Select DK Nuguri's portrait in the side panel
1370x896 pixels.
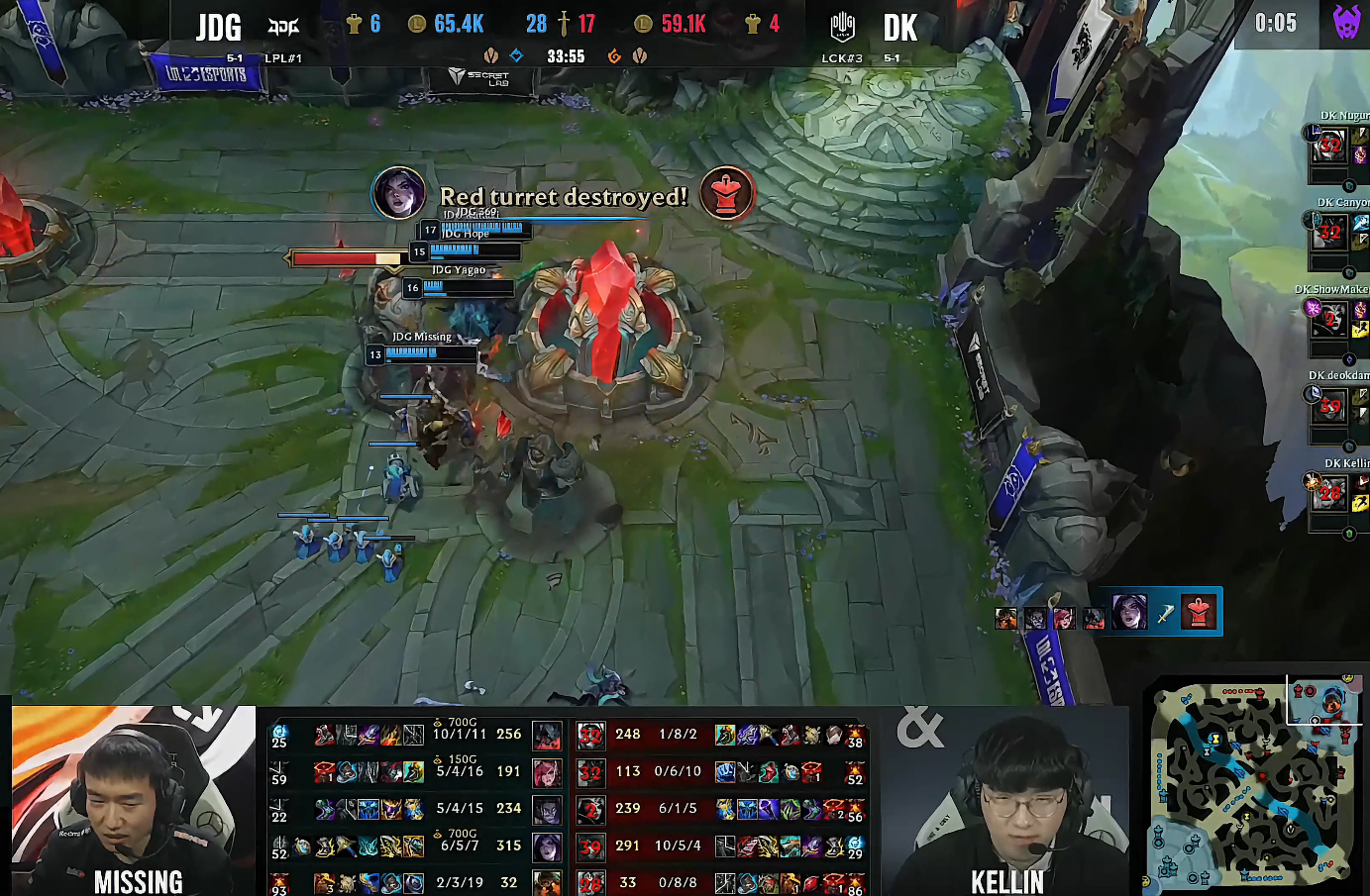[x=1329, y=149]
